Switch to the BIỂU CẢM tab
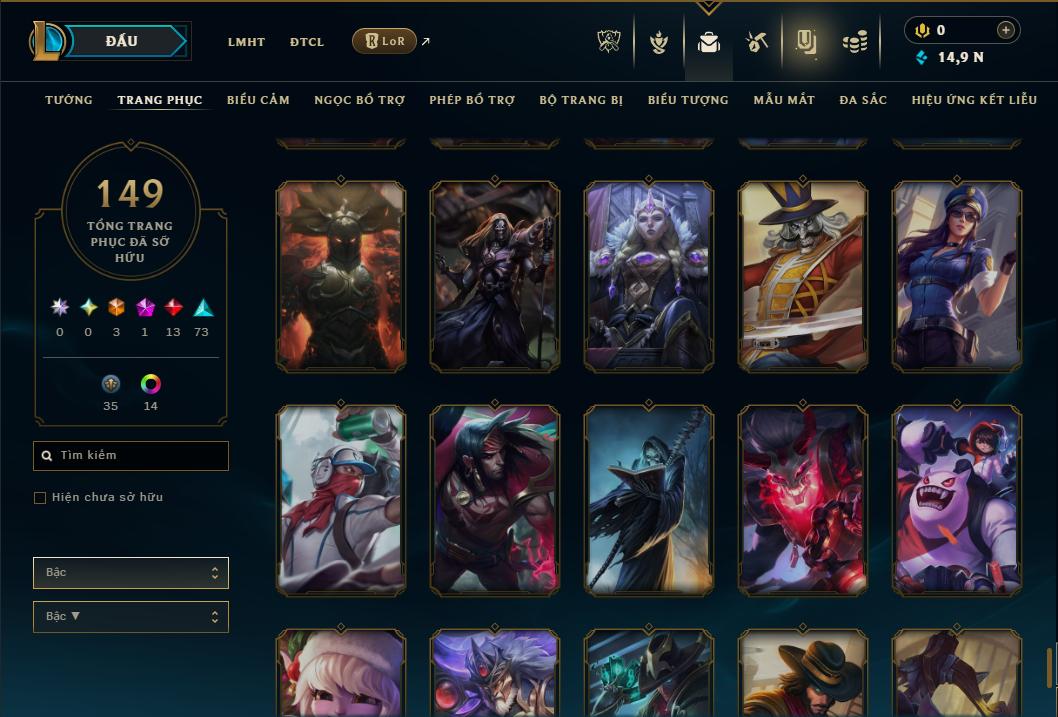This screenshot has height=717, width=1058. click(x=258, y=100)
